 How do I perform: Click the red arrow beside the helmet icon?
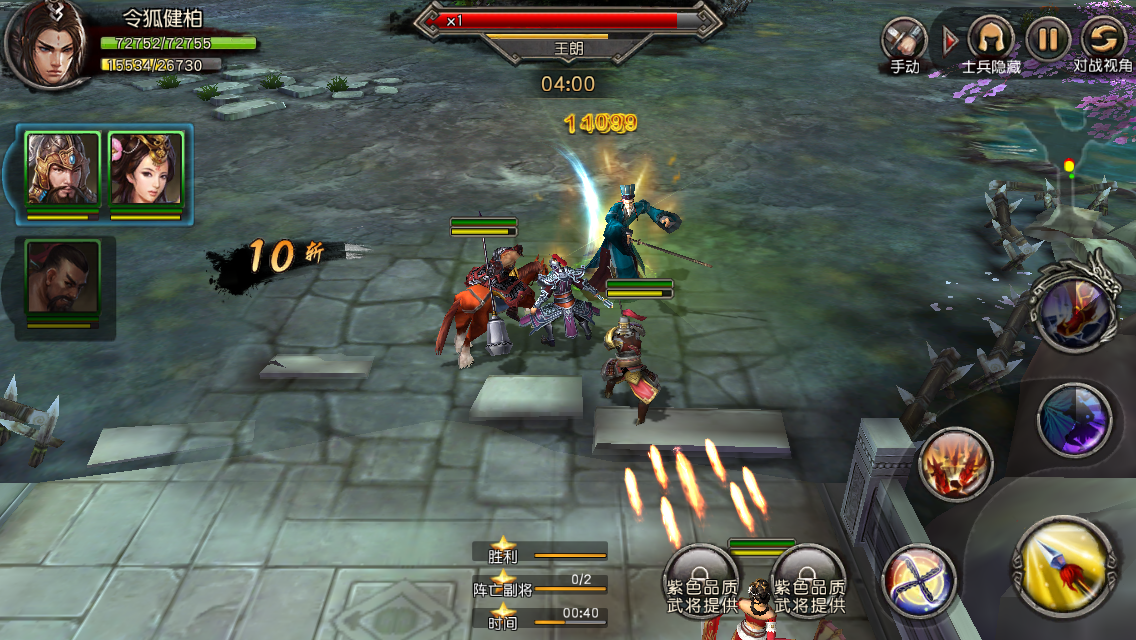pyautogui.click(x=950, y=41)
